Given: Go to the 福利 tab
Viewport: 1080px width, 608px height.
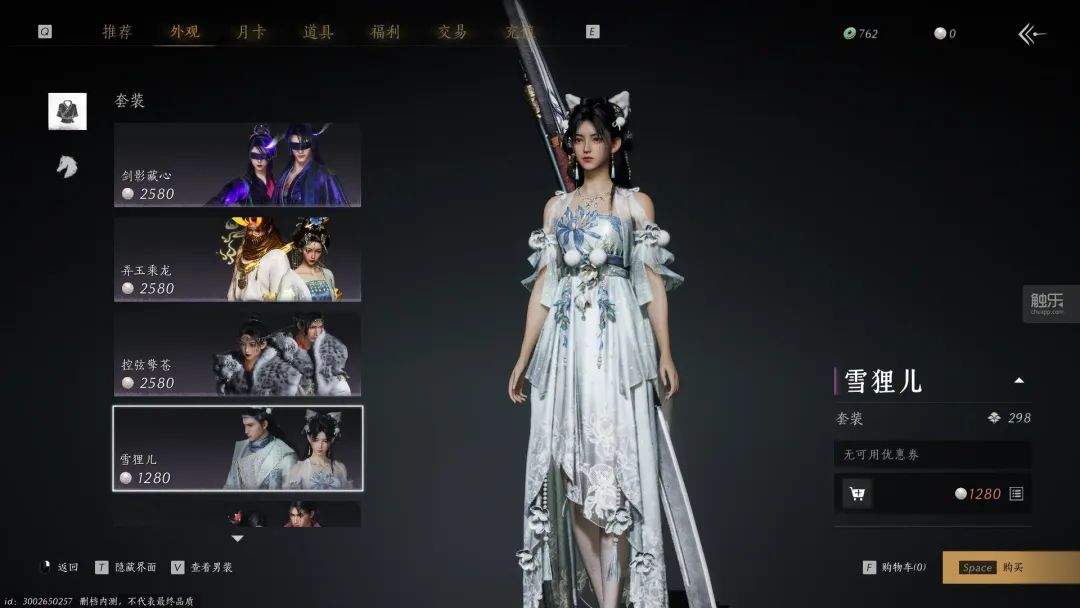Looking at the screenshot, I should tap(385, 32).
